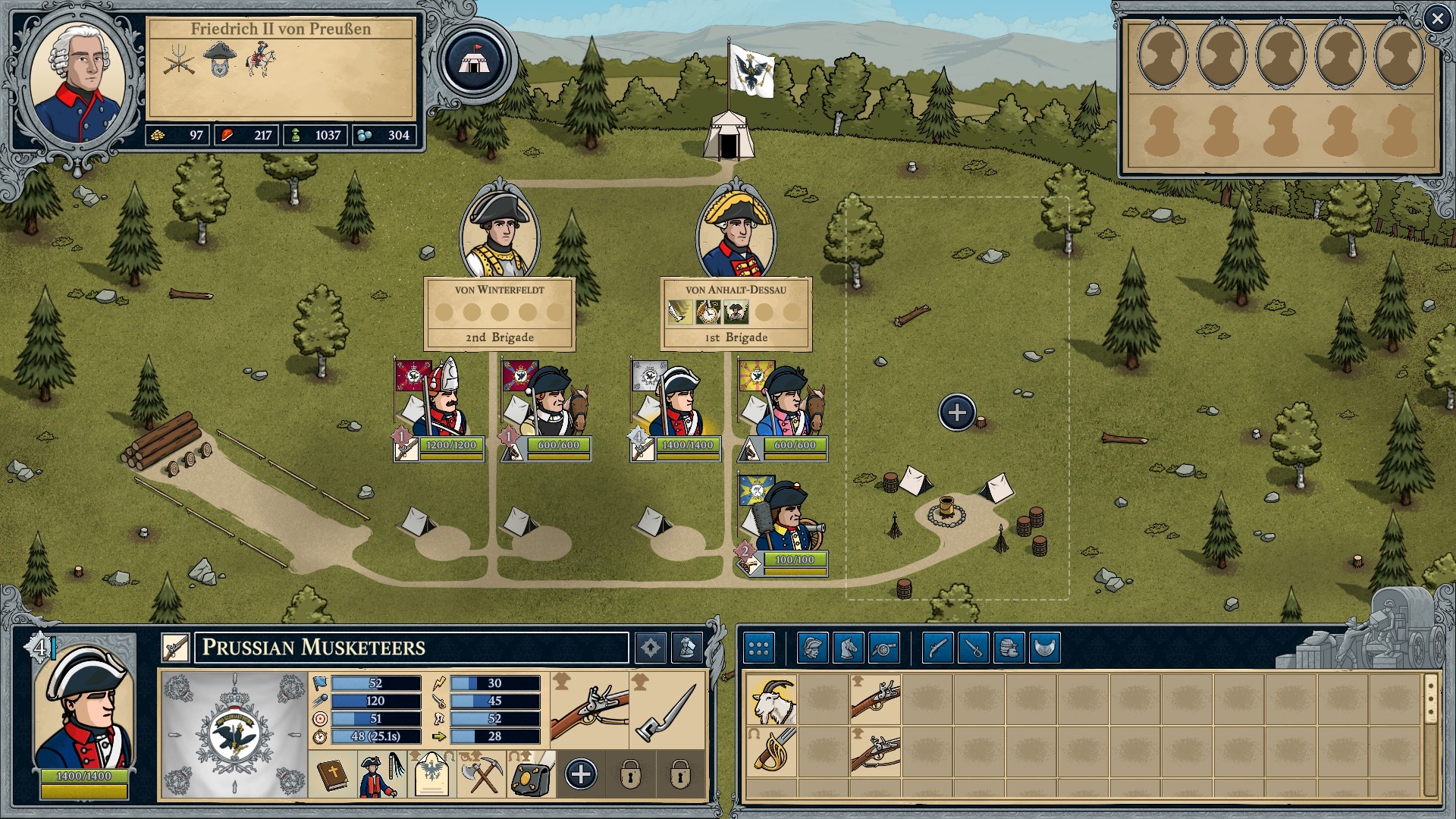The image size is (1456, 819).
Task: Add a unit upgrade via the plus slot
Action: click(x=581, y=774)
